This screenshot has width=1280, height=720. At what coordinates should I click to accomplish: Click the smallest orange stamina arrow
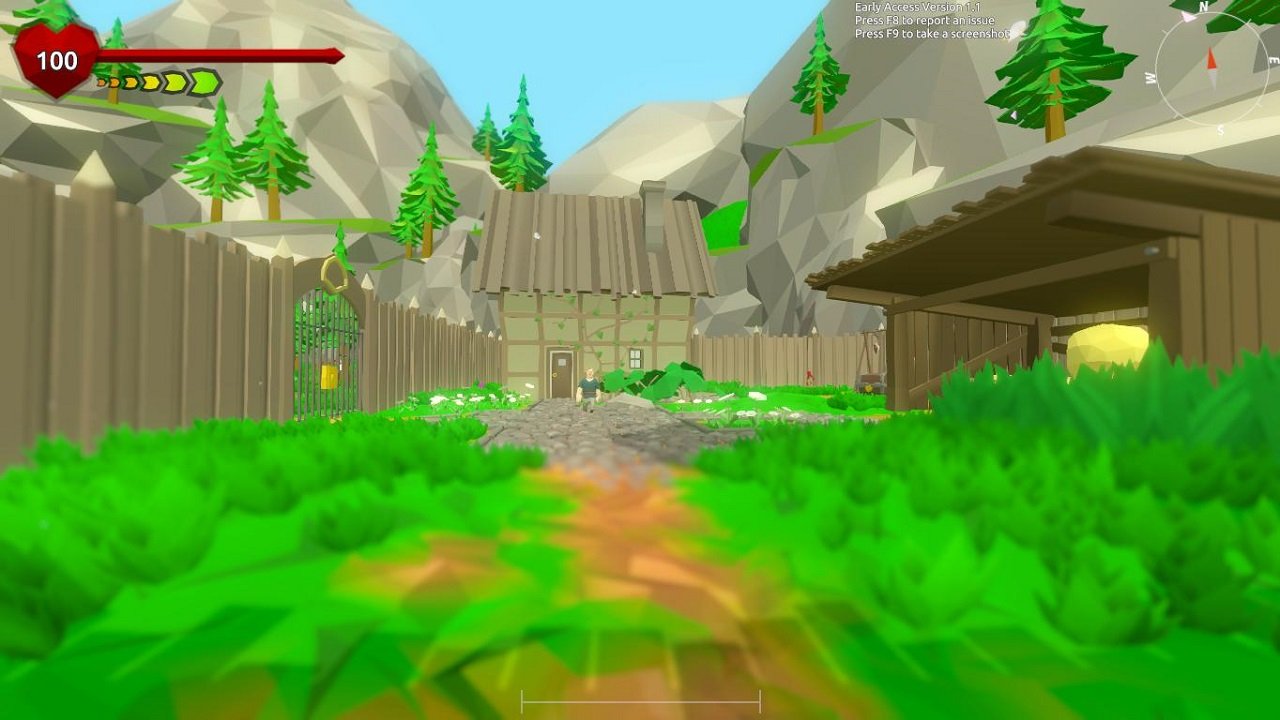pyautogui.click(x=100, y=81)
